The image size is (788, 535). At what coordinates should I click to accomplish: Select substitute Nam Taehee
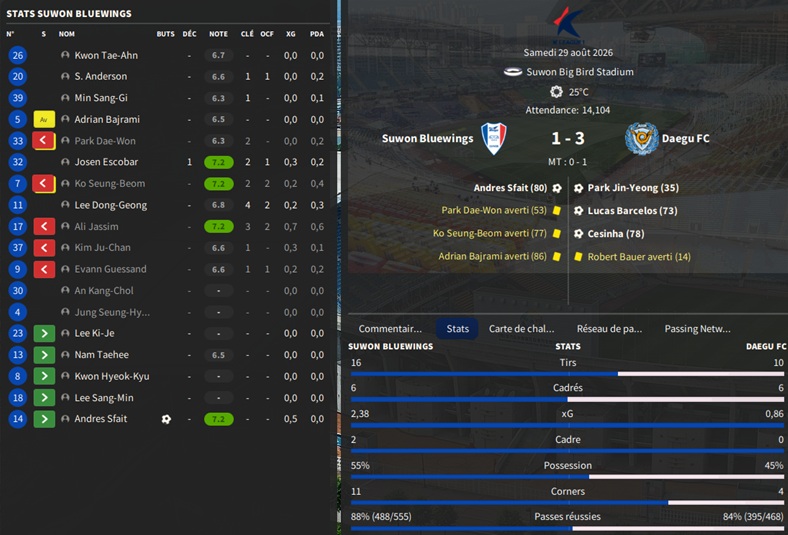coord(101,355)
